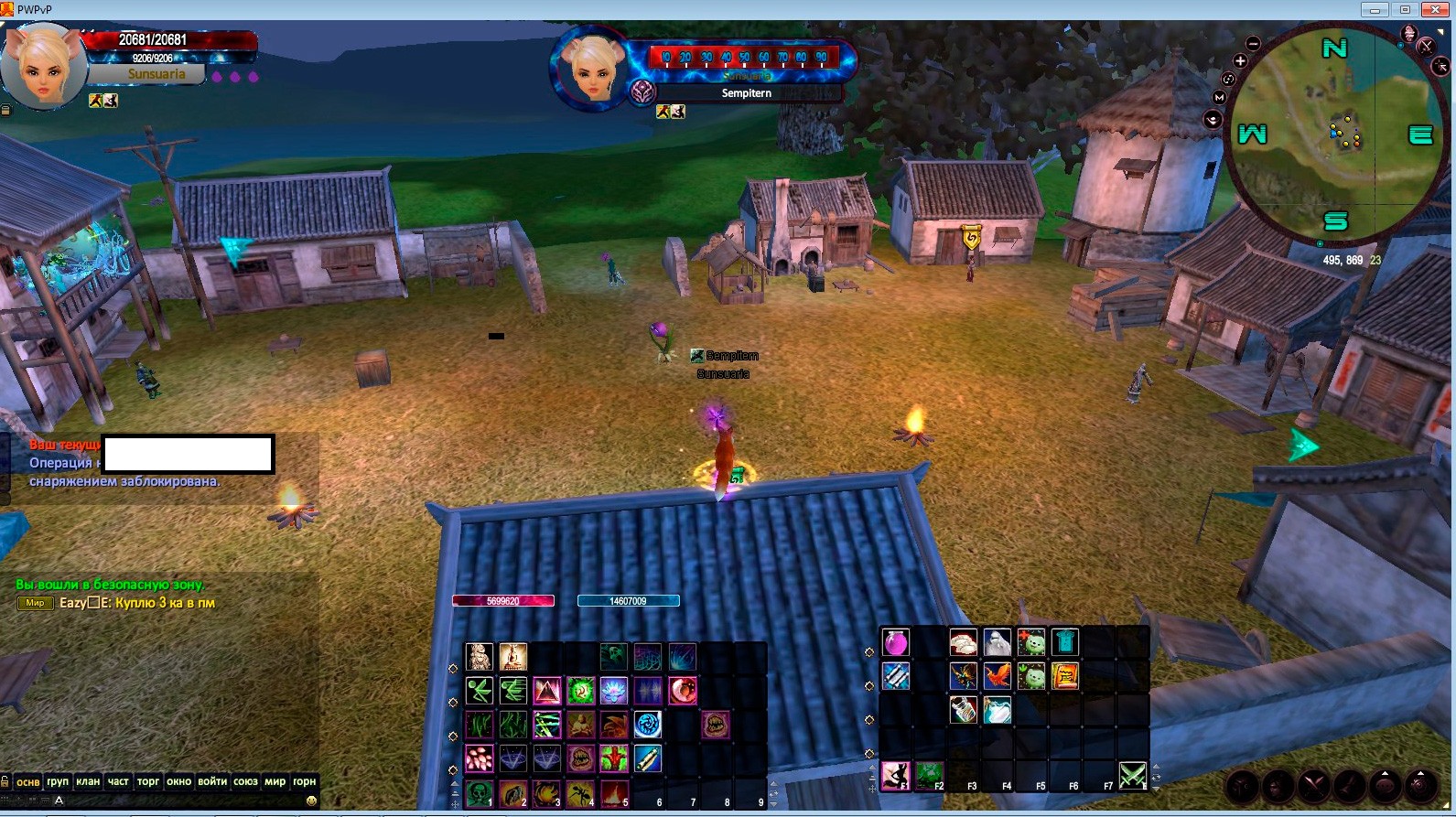Viewport: 1456px width, 817px height.
Task: Switch chat to the 'мир' tab
Action: (x=275, y=781)
